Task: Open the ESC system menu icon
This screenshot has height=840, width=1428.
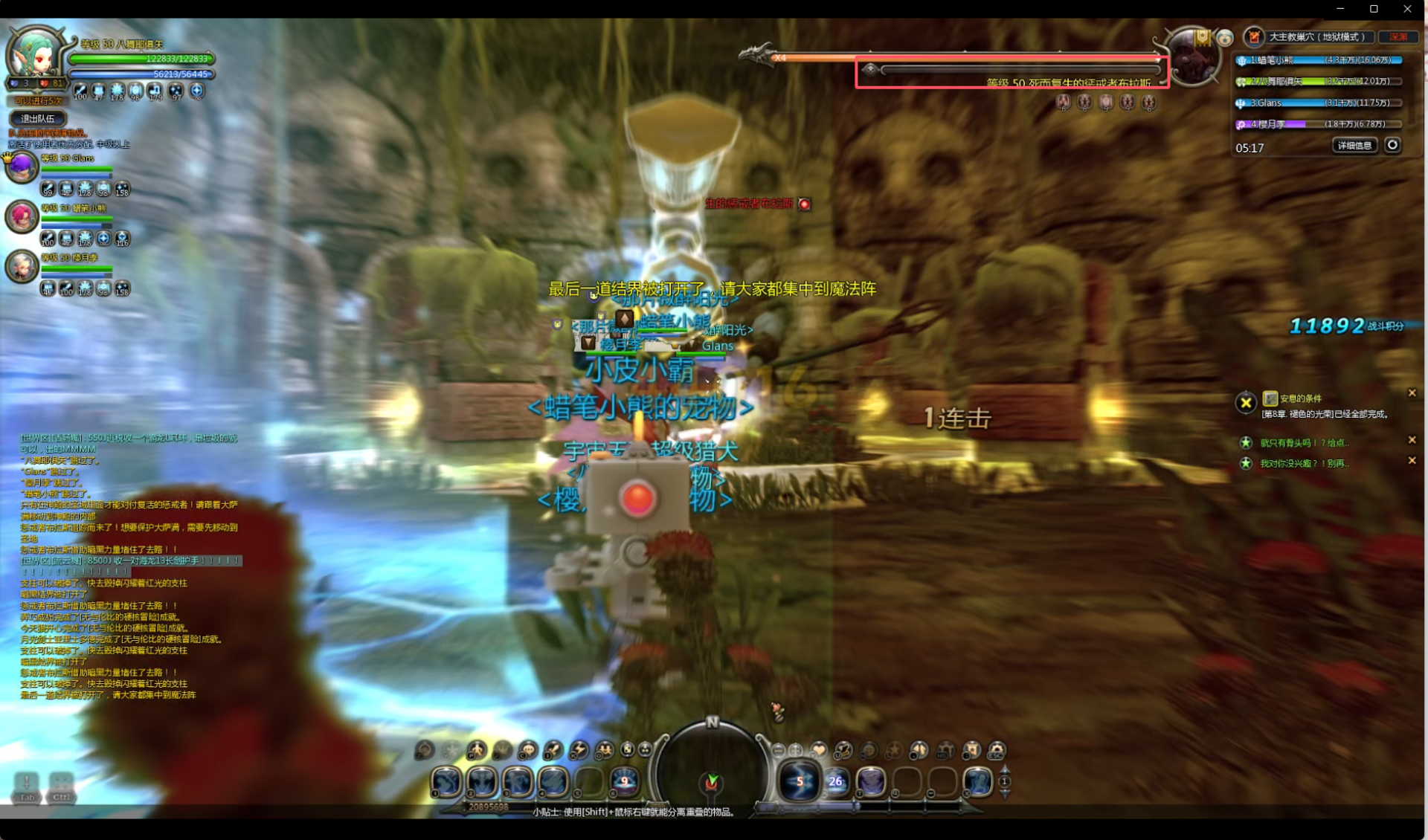Action: (997, 750)
